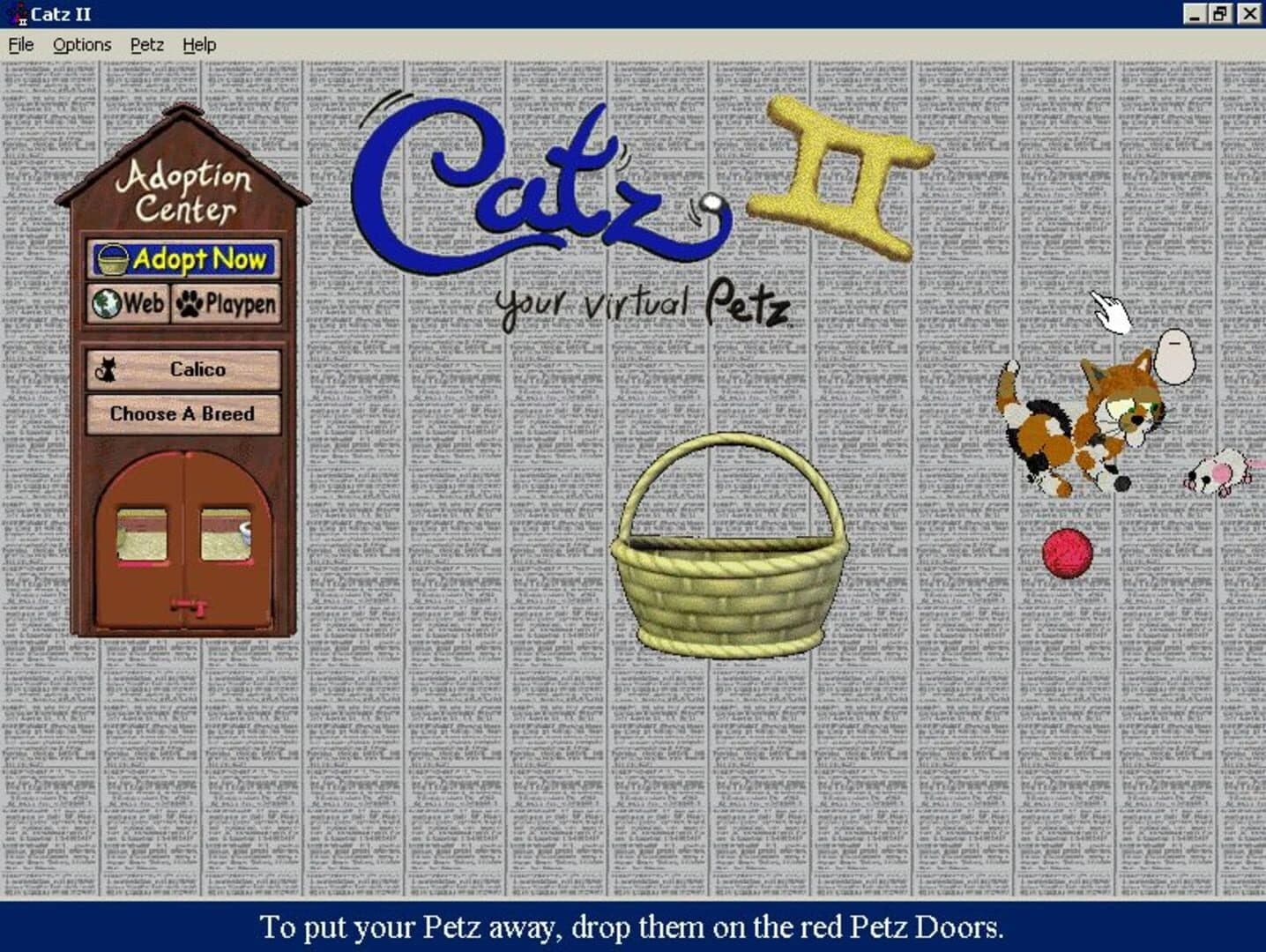Open the Options menu

pyautogui.click(x=82, y=44)
